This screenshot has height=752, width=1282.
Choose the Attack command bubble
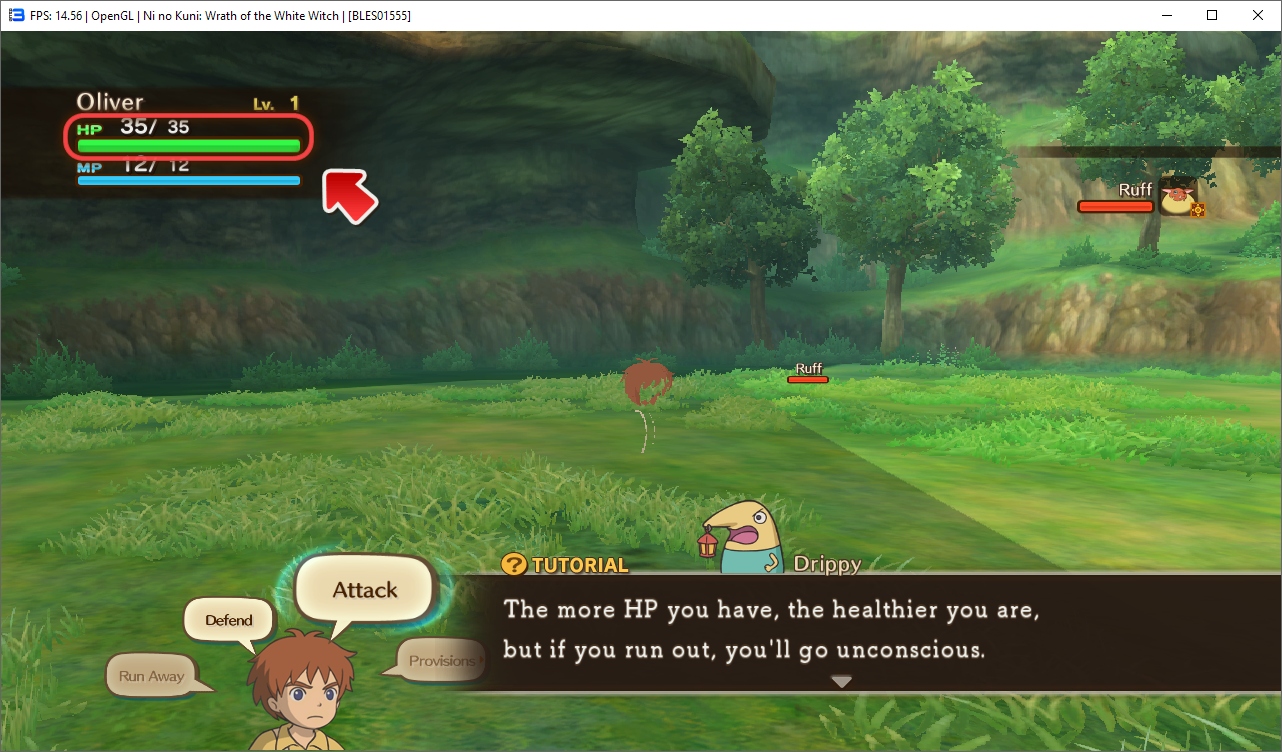[x=365, y=590]
